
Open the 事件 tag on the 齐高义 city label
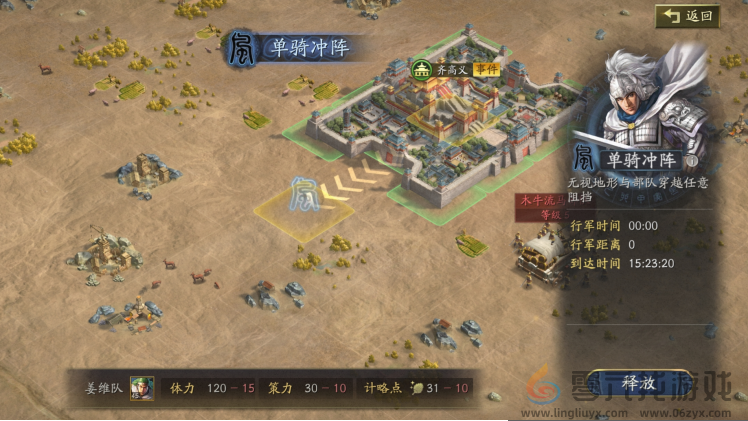(x=487, y=69)
